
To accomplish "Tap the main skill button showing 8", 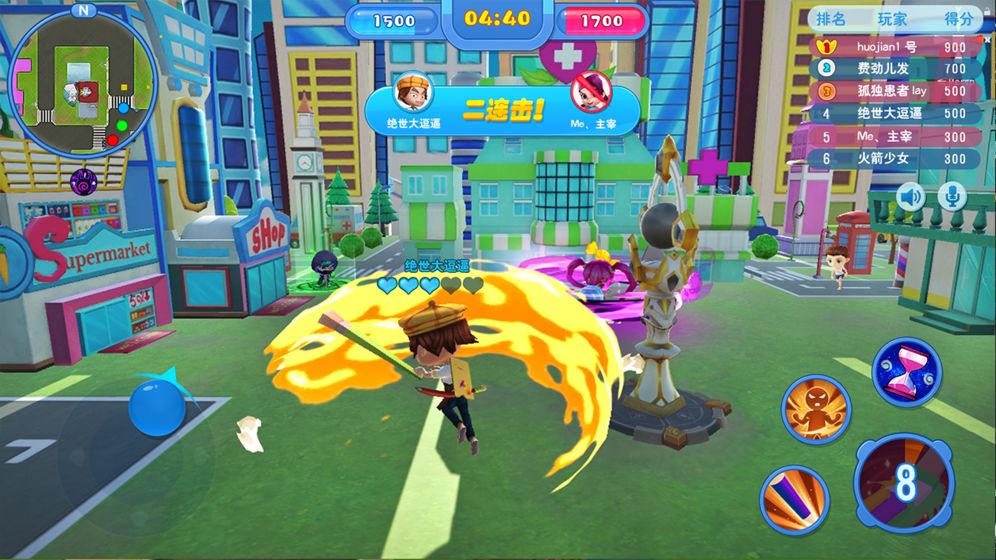I will tap(906, 481).
